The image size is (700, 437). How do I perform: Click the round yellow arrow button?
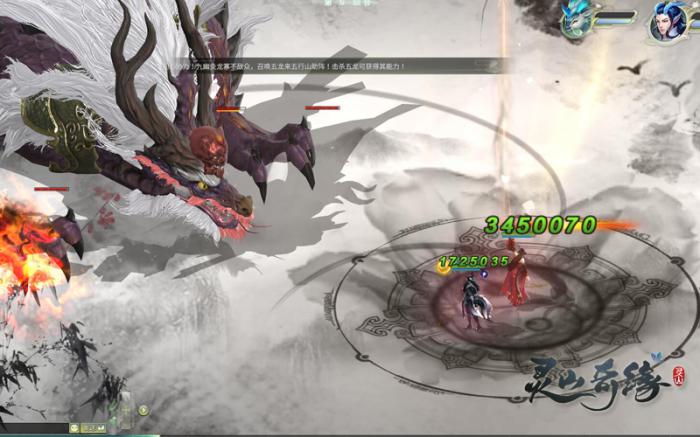coord(143,409)
